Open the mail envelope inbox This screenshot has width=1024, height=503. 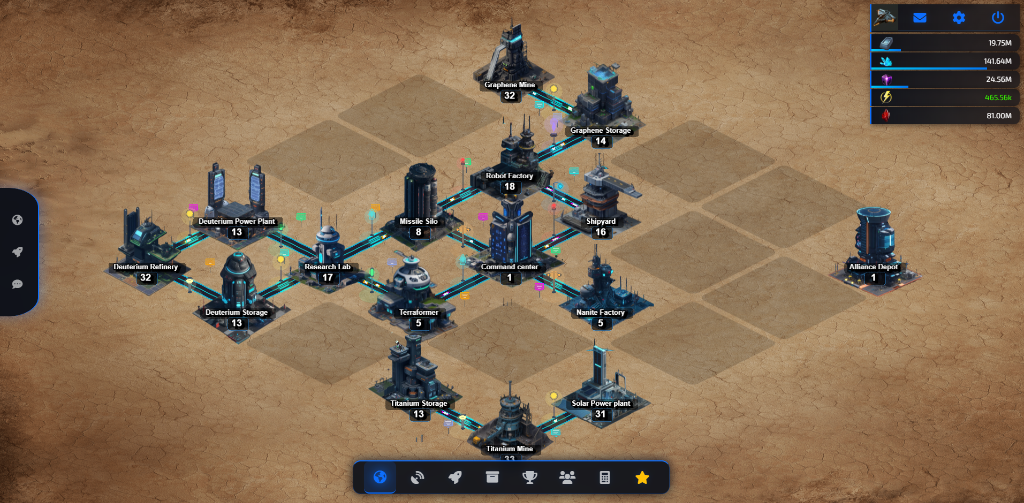(x=920, y=17)
